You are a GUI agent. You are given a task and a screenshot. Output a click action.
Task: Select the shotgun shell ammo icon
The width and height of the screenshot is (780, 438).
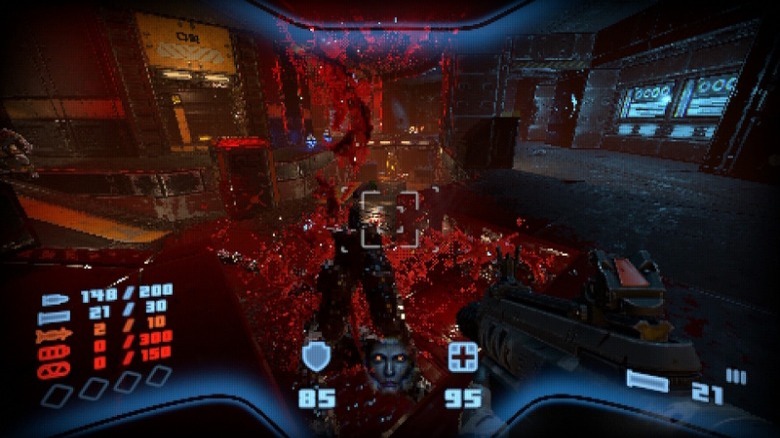[54, 318]
